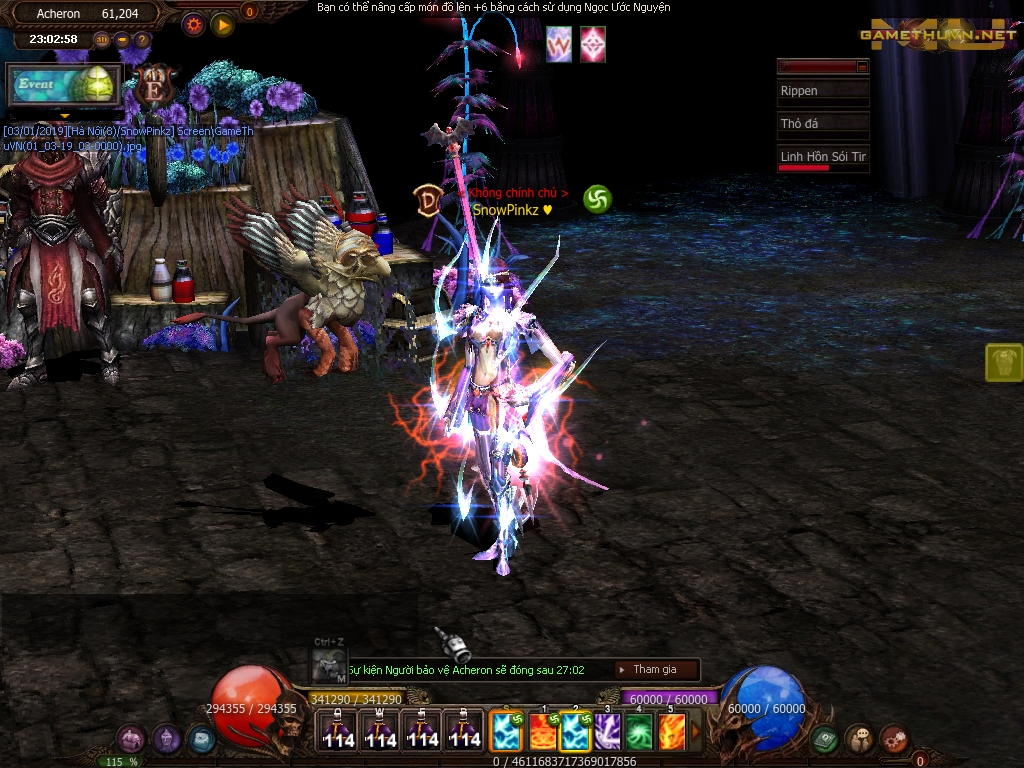Select Linh Hồn Sói Tir party entry
1024x768 pixels.
pyautogui.click(x=823, y=157)
